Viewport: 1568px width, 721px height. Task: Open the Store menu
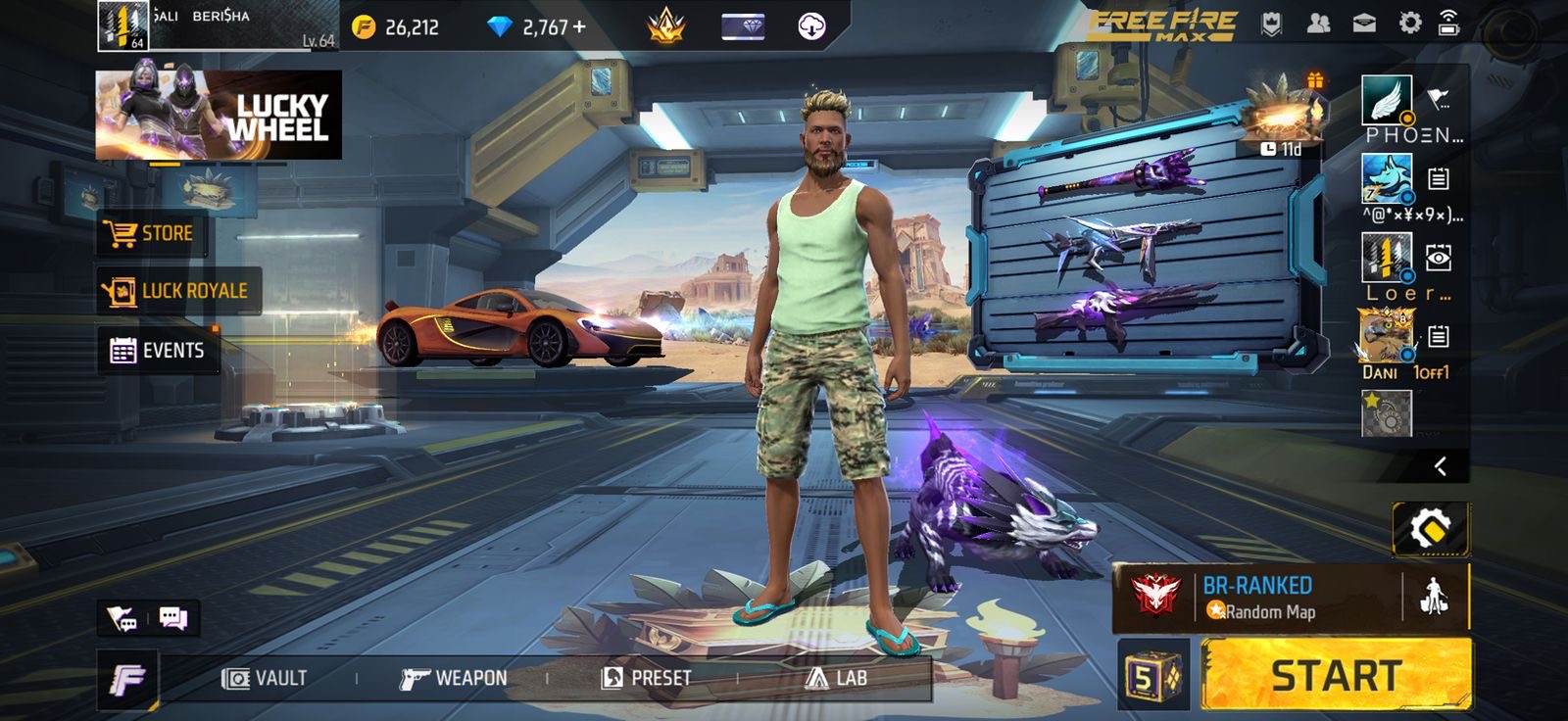[x=152, y=233]
